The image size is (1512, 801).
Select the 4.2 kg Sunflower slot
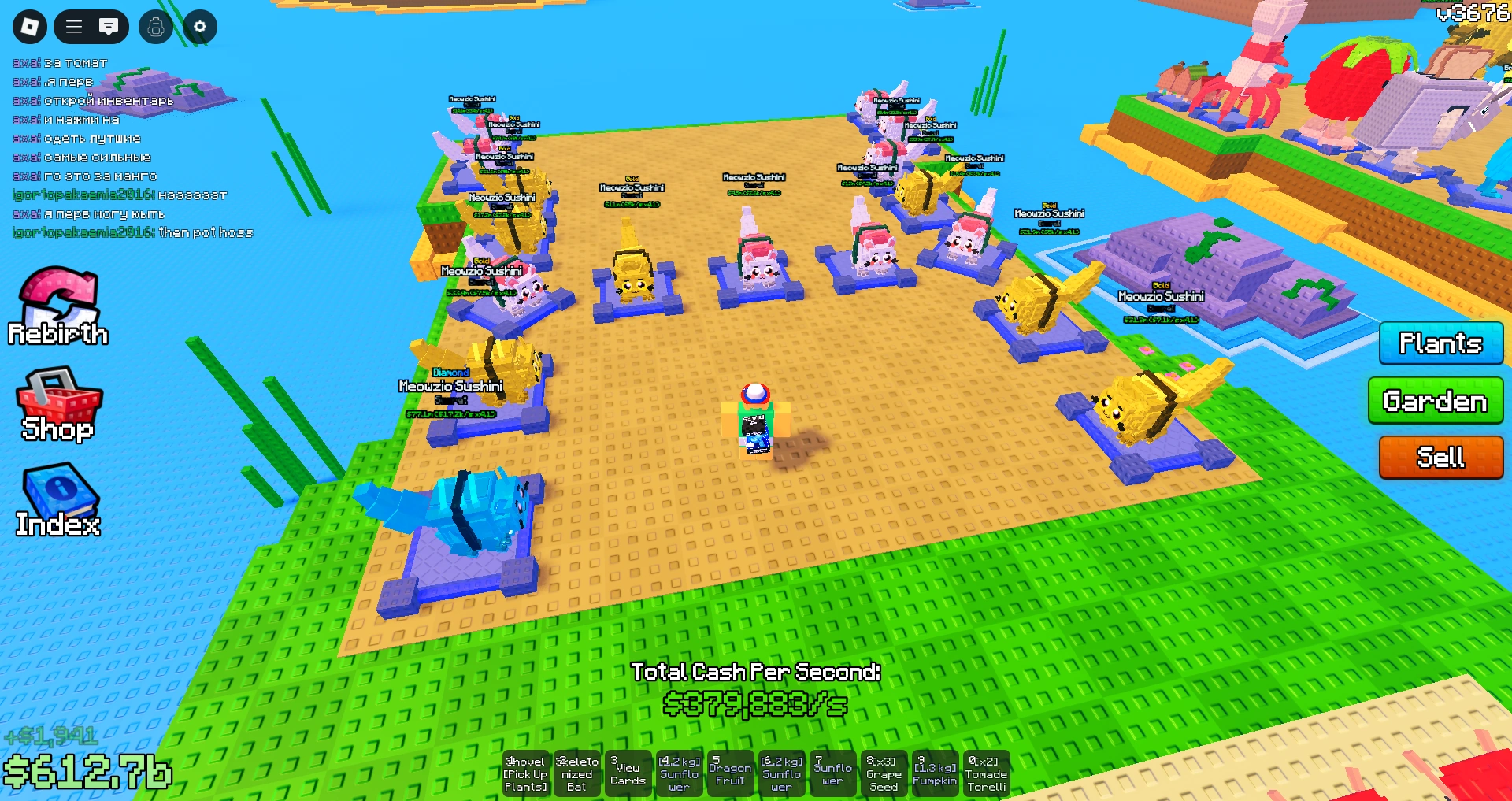679,773
